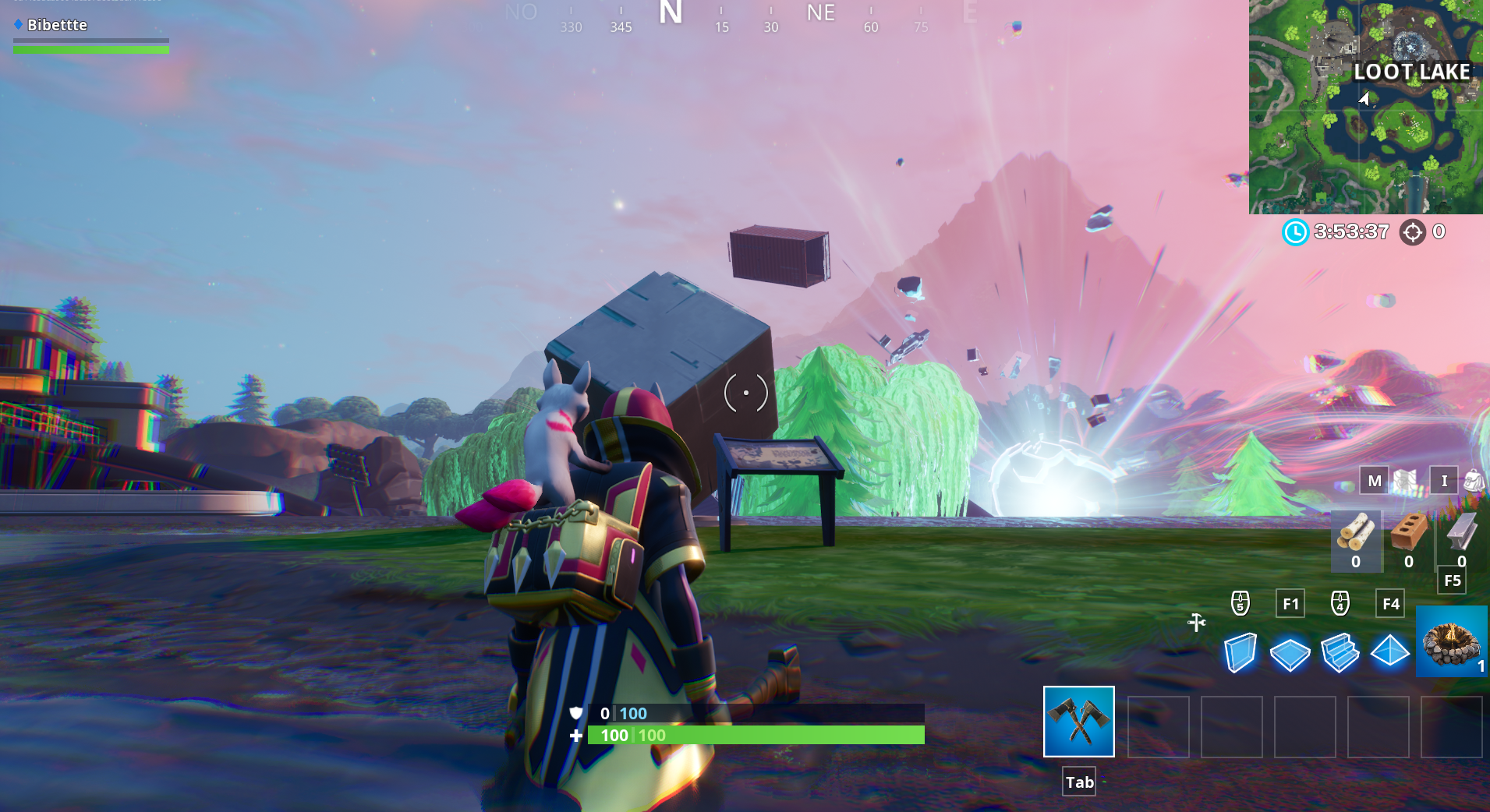Click the Tab label under the hotbar
Image resolution: width=1490 pixels, height=812 pixels.
pos(1078,781)
